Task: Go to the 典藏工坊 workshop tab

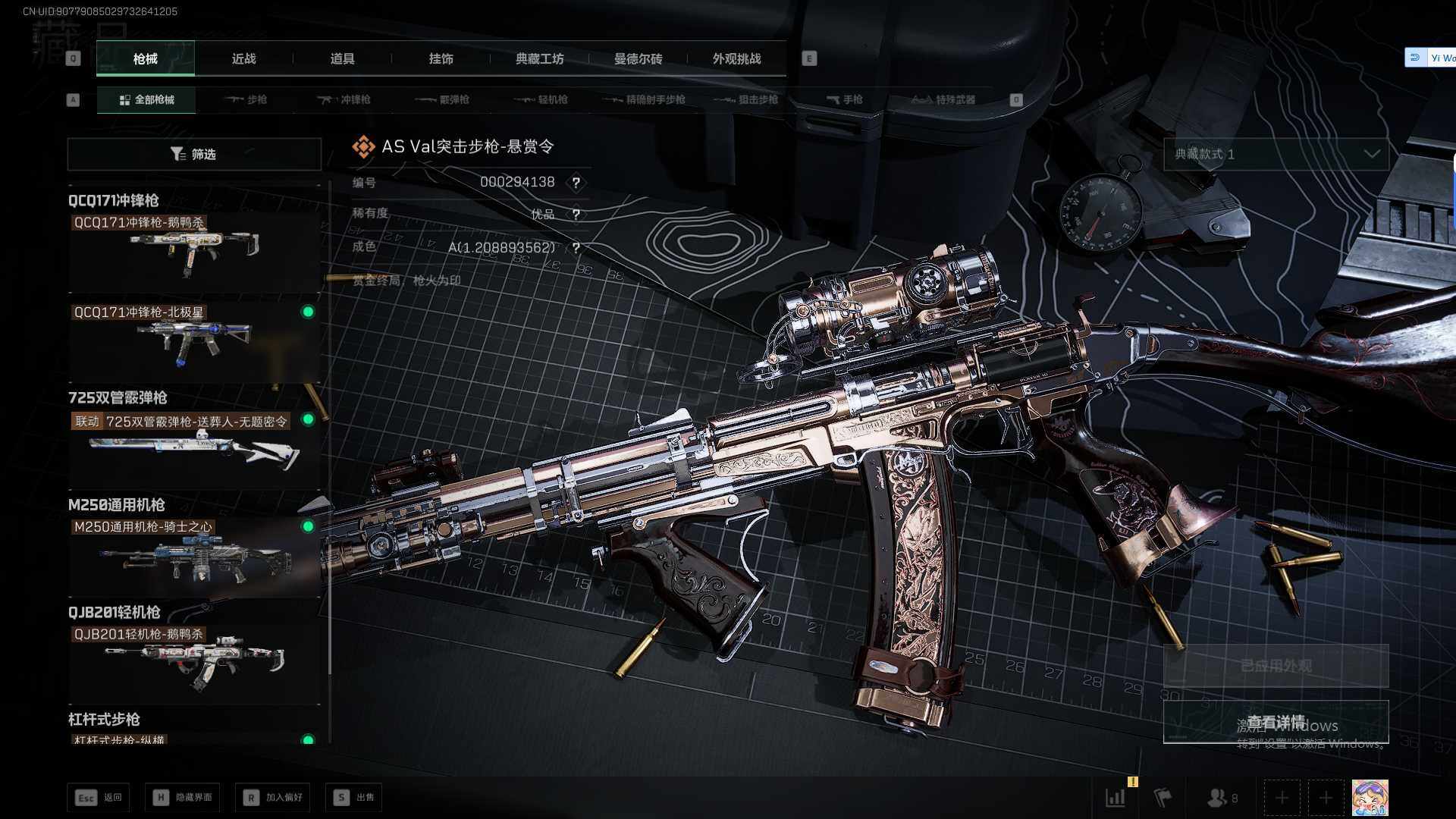Action: (539, 58)
